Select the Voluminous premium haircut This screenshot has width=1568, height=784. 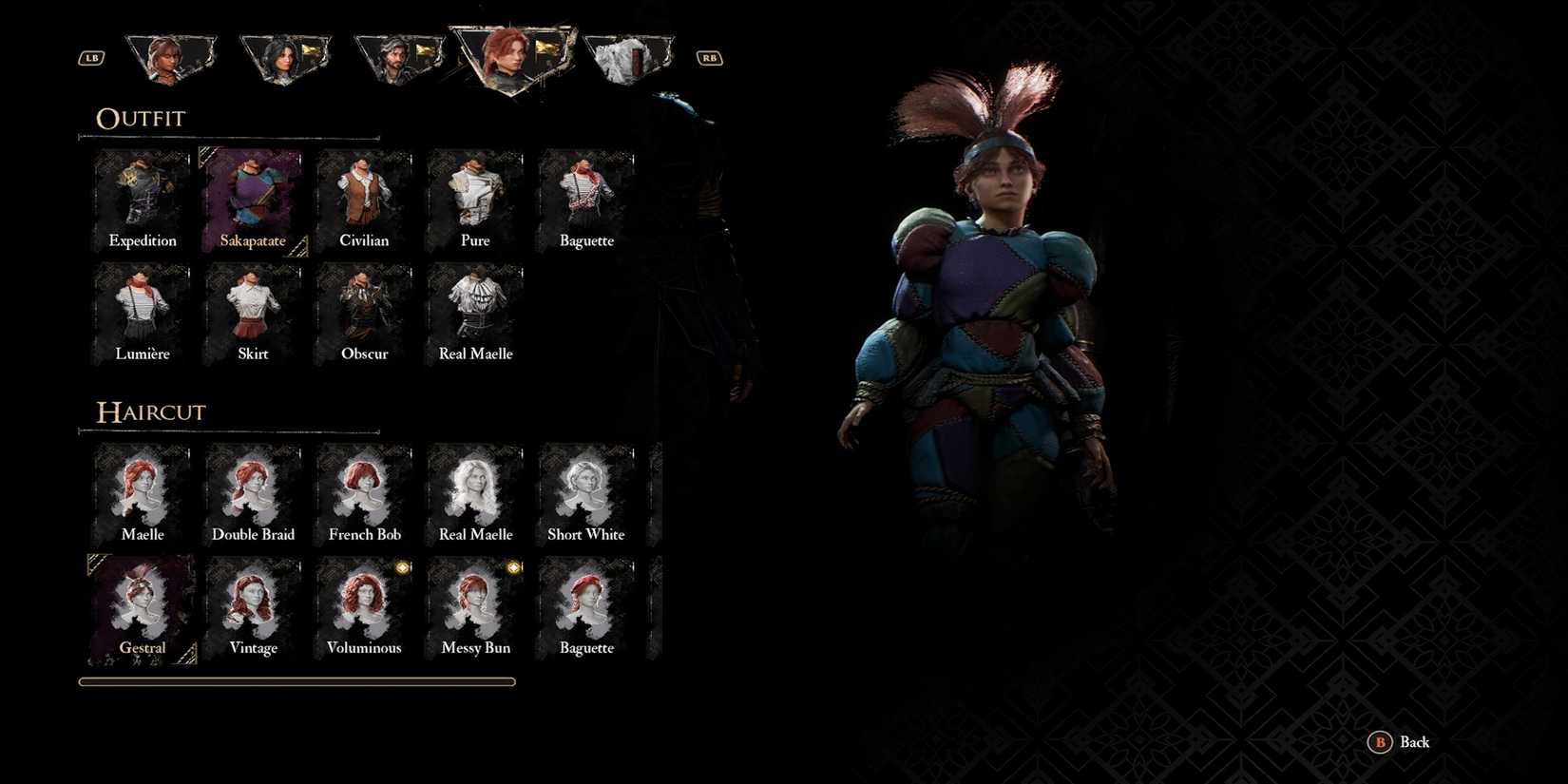(x=363, y=603)
